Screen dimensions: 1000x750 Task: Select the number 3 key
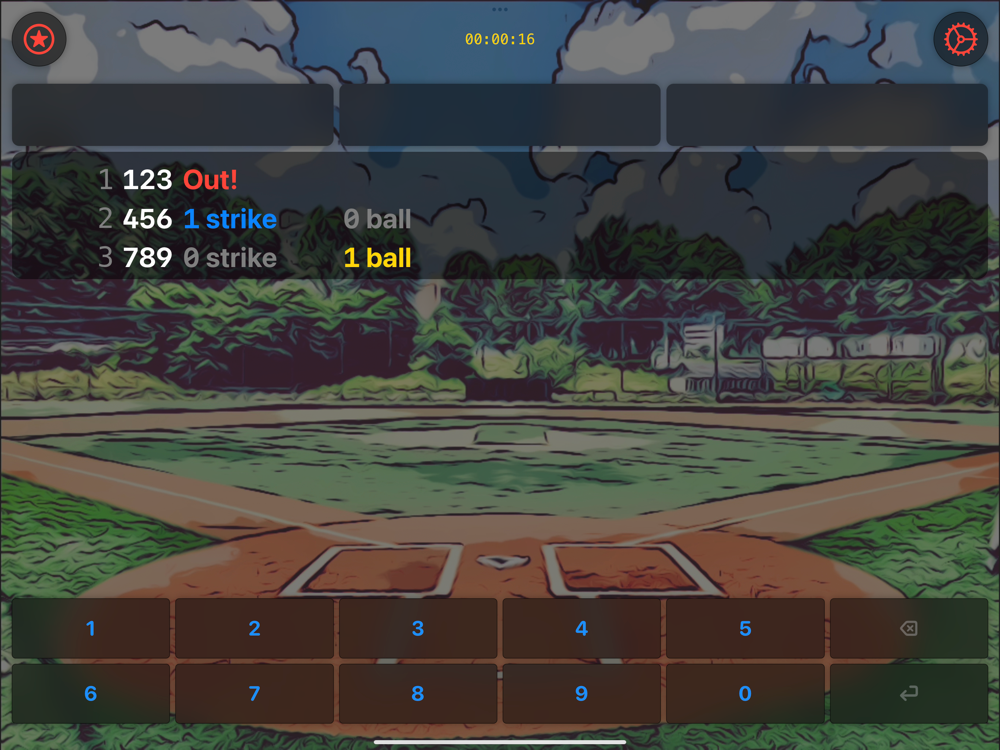pyautogui.click(x=418, y=628)
